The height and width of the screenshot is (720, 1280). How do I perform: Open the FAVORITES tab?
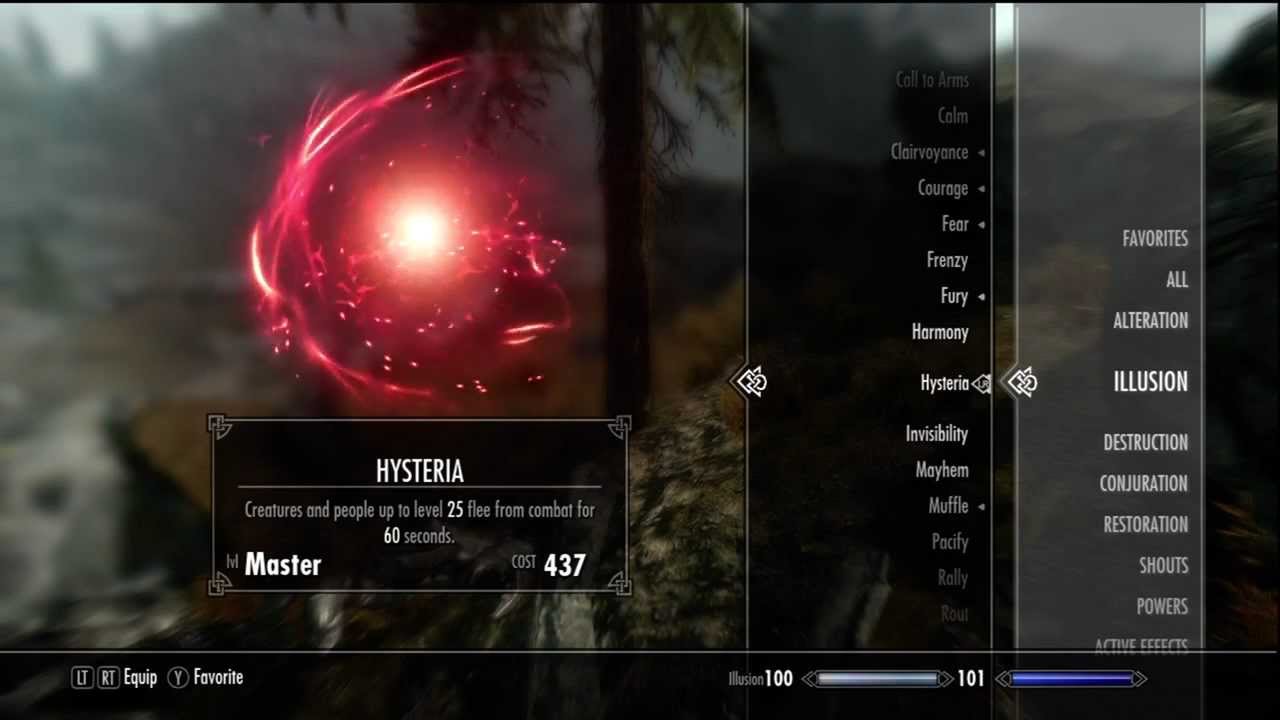coord(1156,239)
